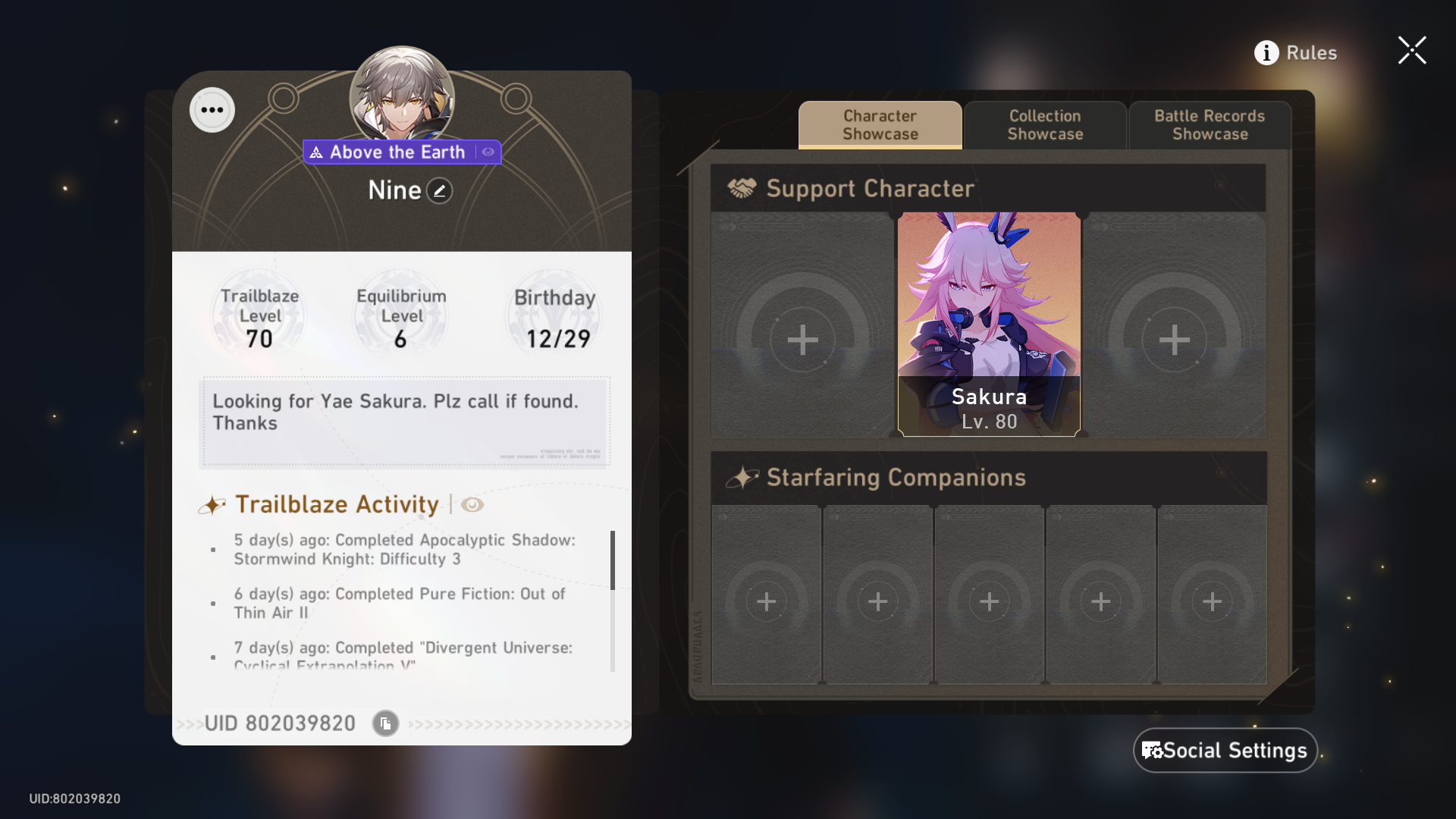The height and width of the screenshot is (819, 1456).
Task: Open Social Settings
Action: (1225, 750)
